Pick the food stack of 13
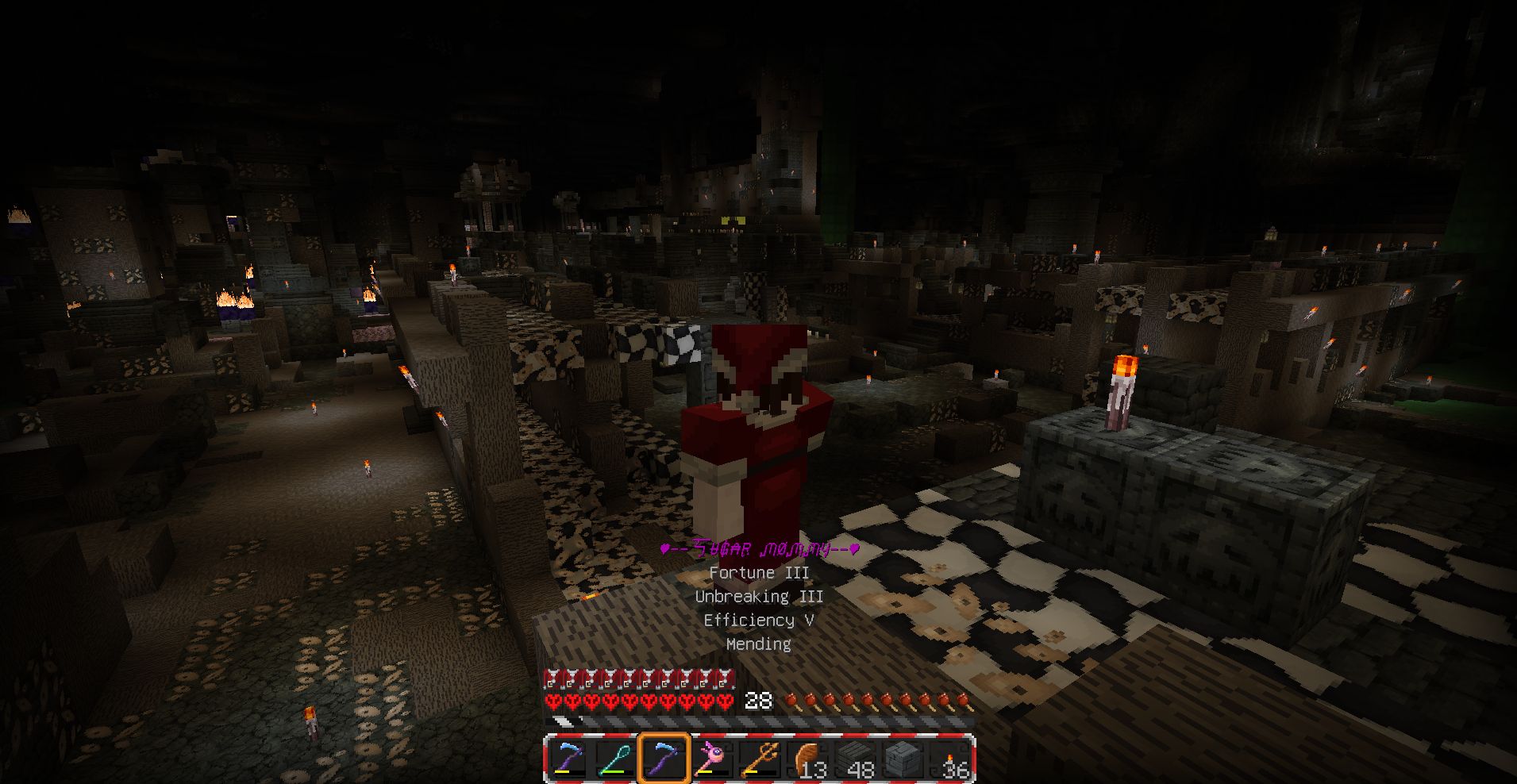The width and height of the screenshot is (1517, 784). coord(808,759)
